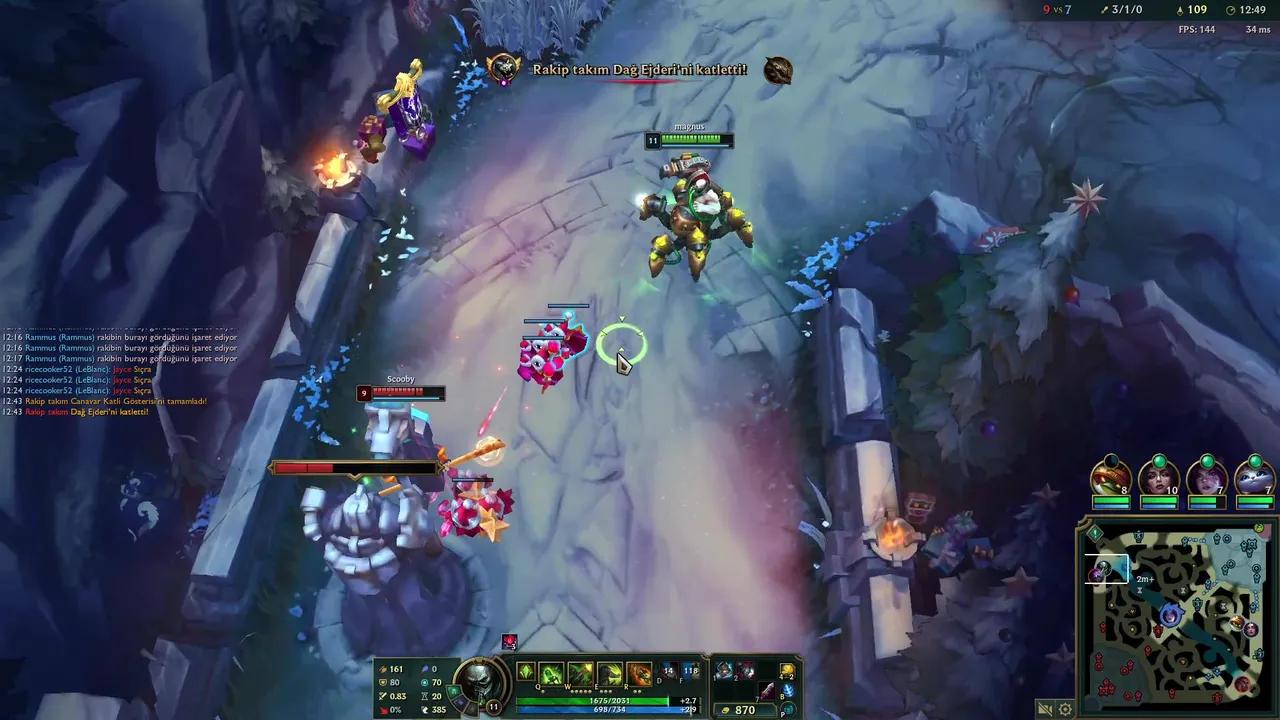Click the gold counter showing 870

(x=746, y=710)
